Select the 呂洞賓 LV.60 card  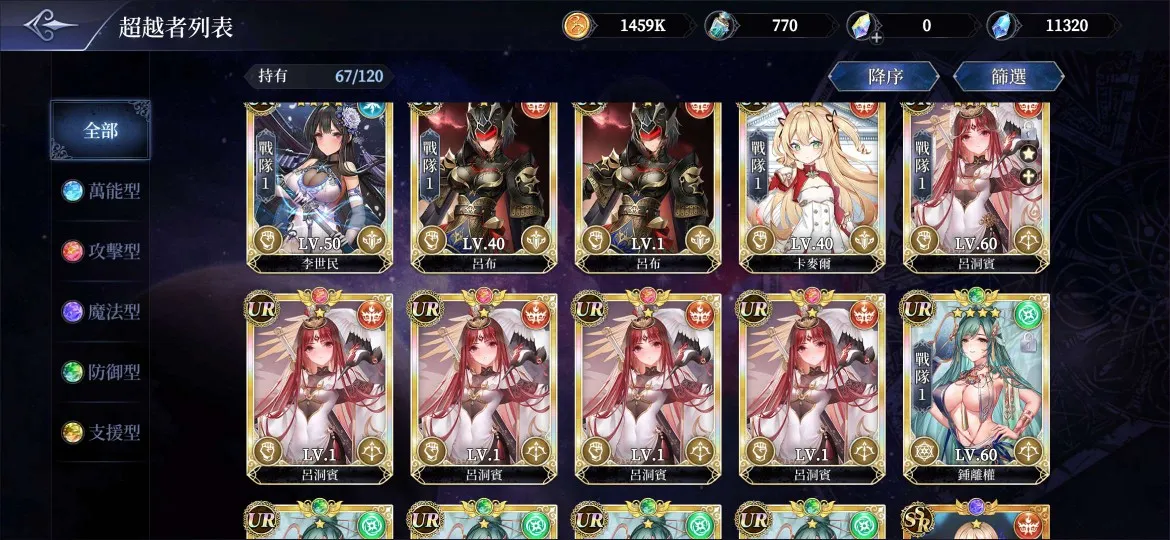(976, 185)
